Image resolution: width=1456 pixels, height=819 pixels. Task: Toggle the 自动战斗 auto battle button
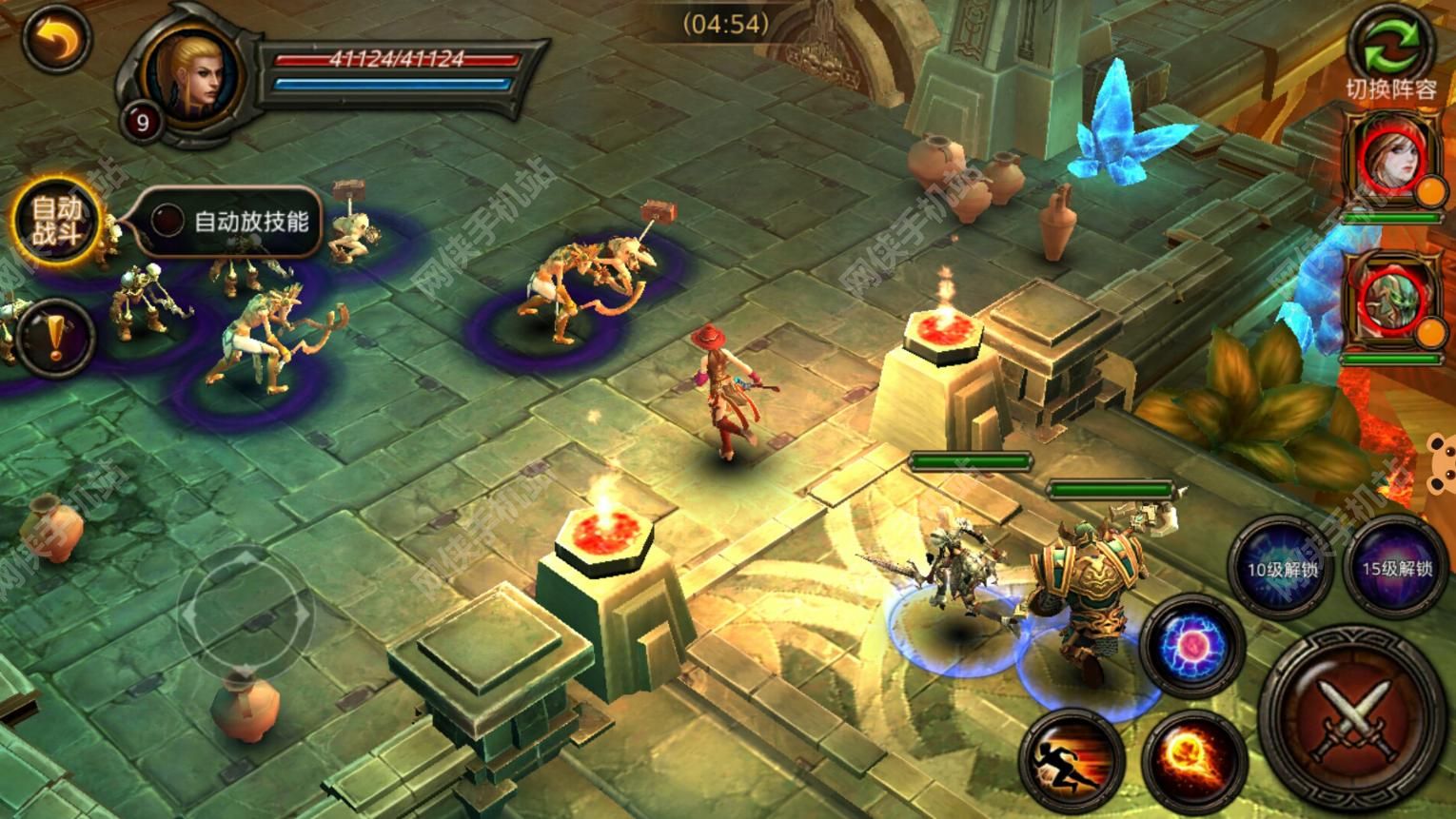(x=55, y=222)
